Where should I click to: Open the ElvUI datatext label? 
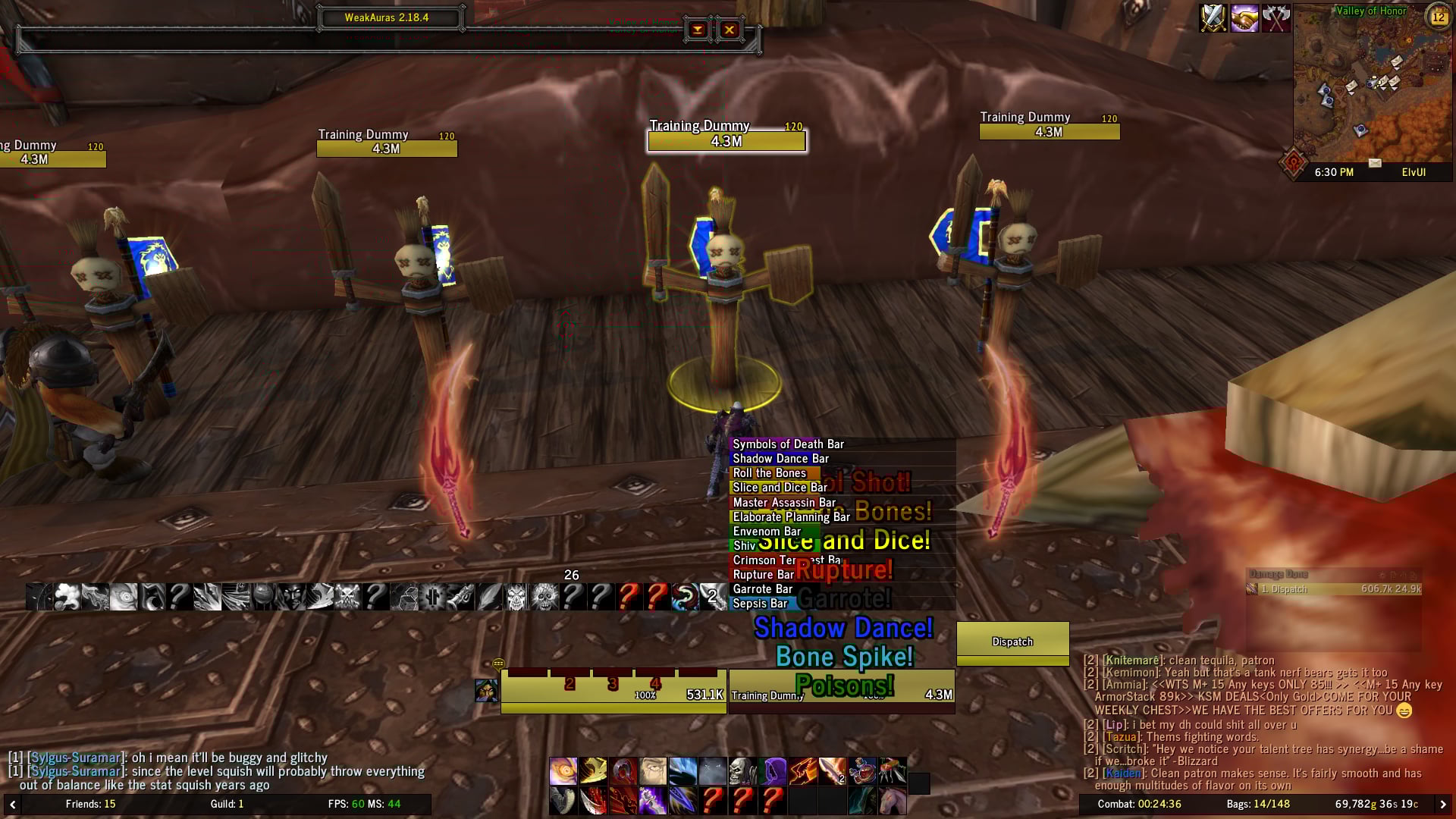1414,172
